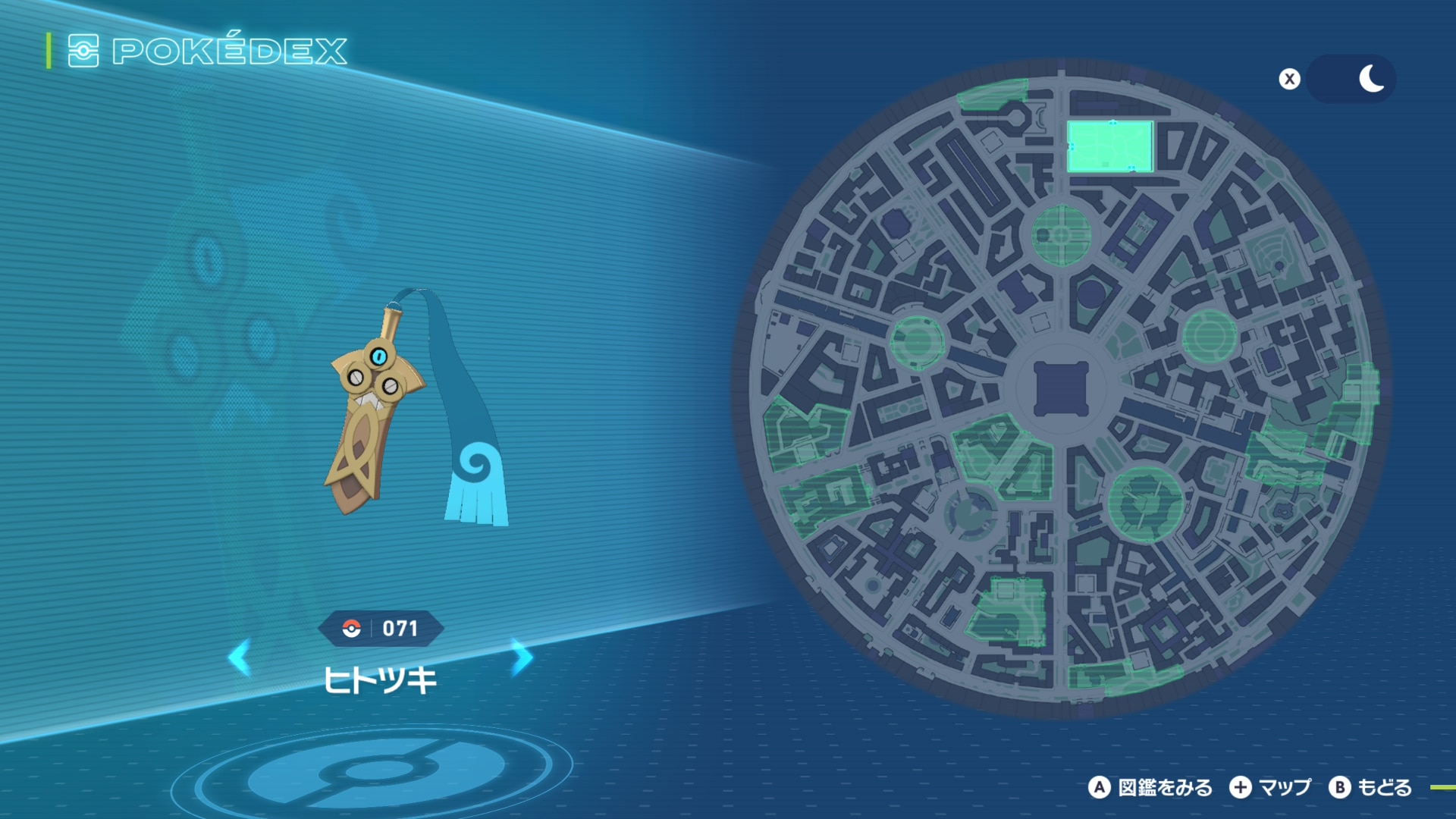This screenshot has width=1456, height=819.
Task: Toggle the day/night moon switch
Action: click(x=1351, y=79)
